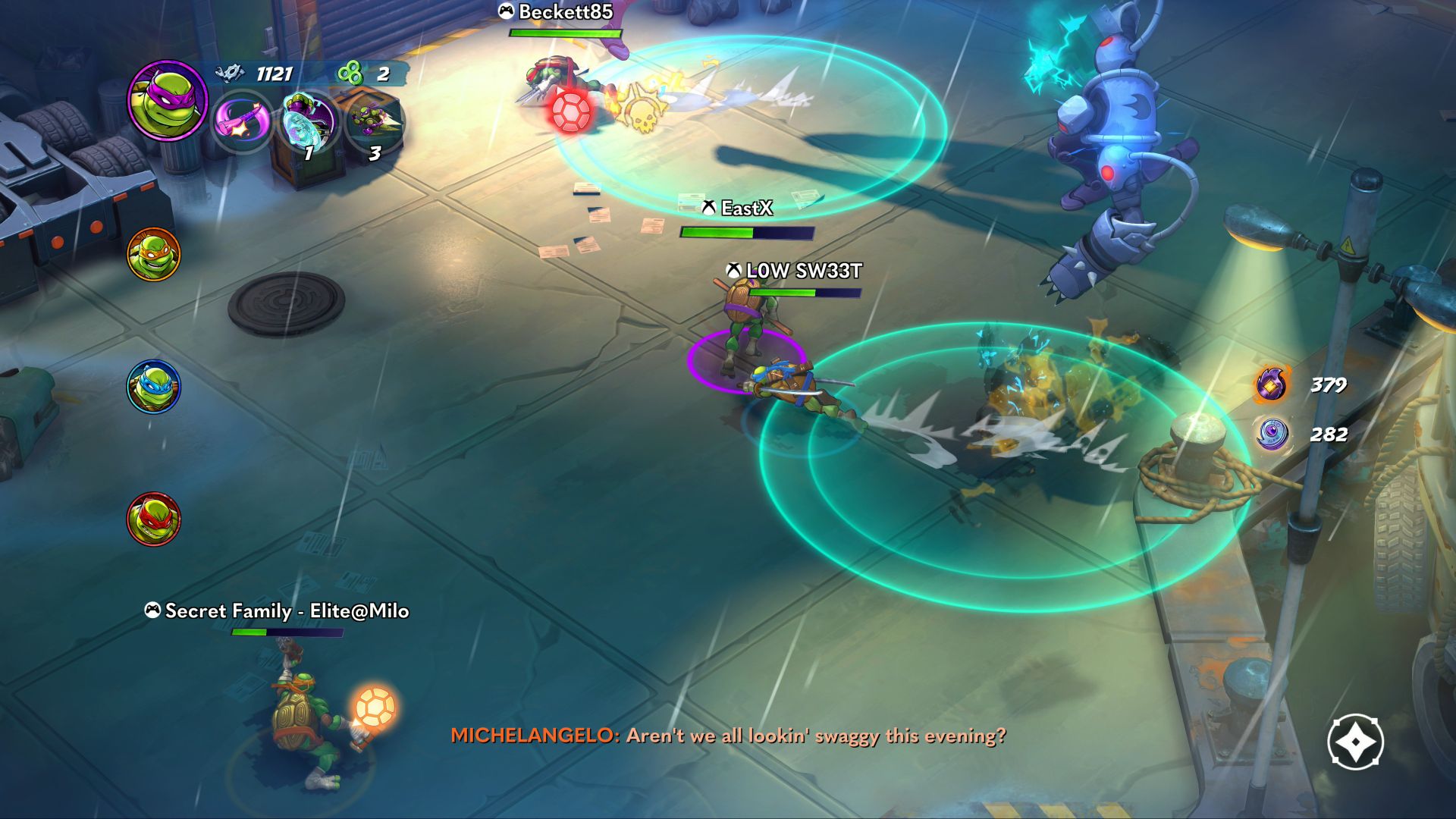Click the purple flame currency icon

pos(1272,384)
